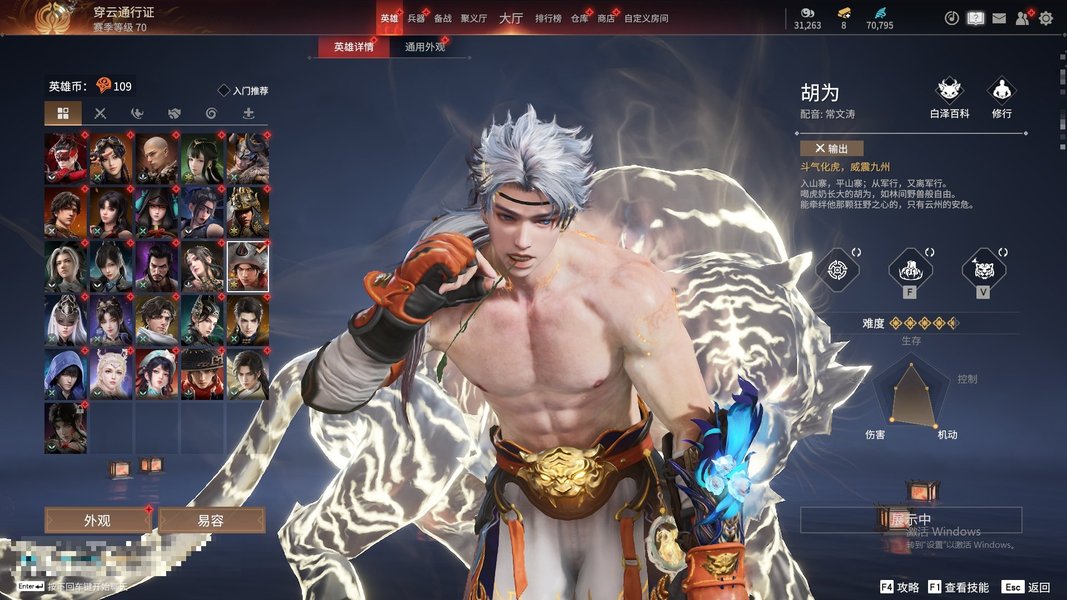Screen dimensions: 1067x600
Task: Switch to the 通用外观 sub-tab
Action: [425, 47]
